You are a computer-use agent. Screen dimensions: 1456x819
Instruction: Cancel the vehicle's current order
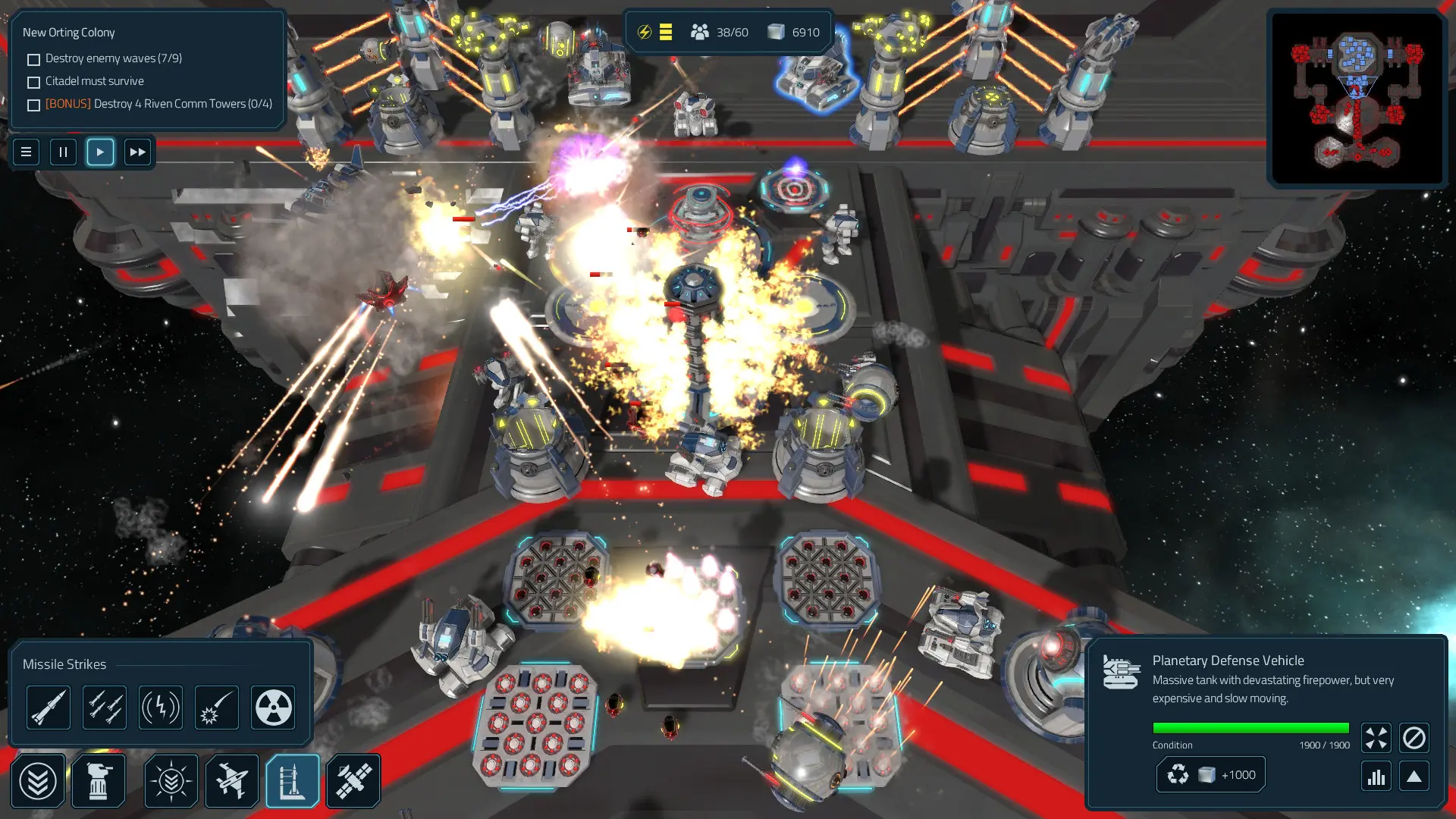coord(1415,736)
